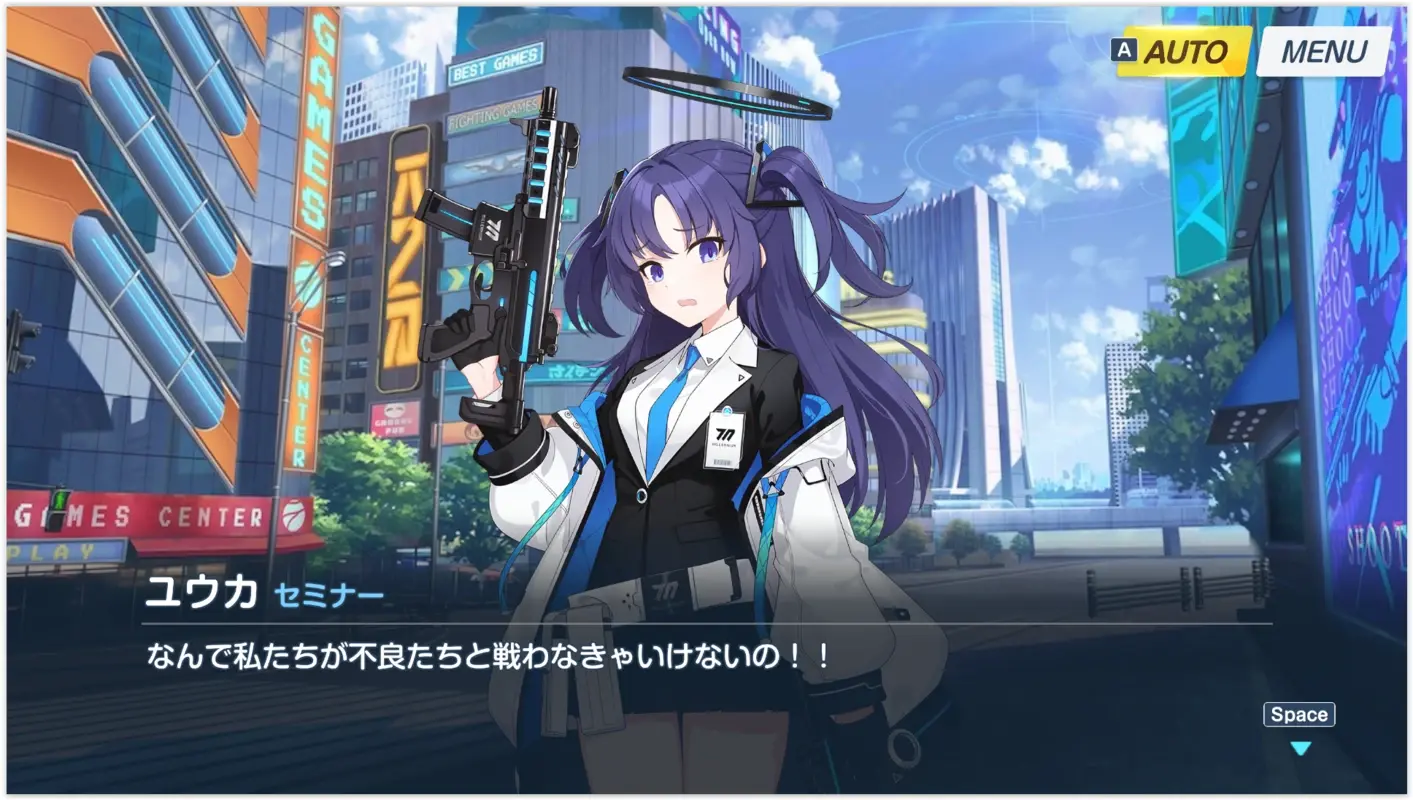Click the A key icon beside AUTO
This screenshot has height=800, width=1413.
(1124, 49)
